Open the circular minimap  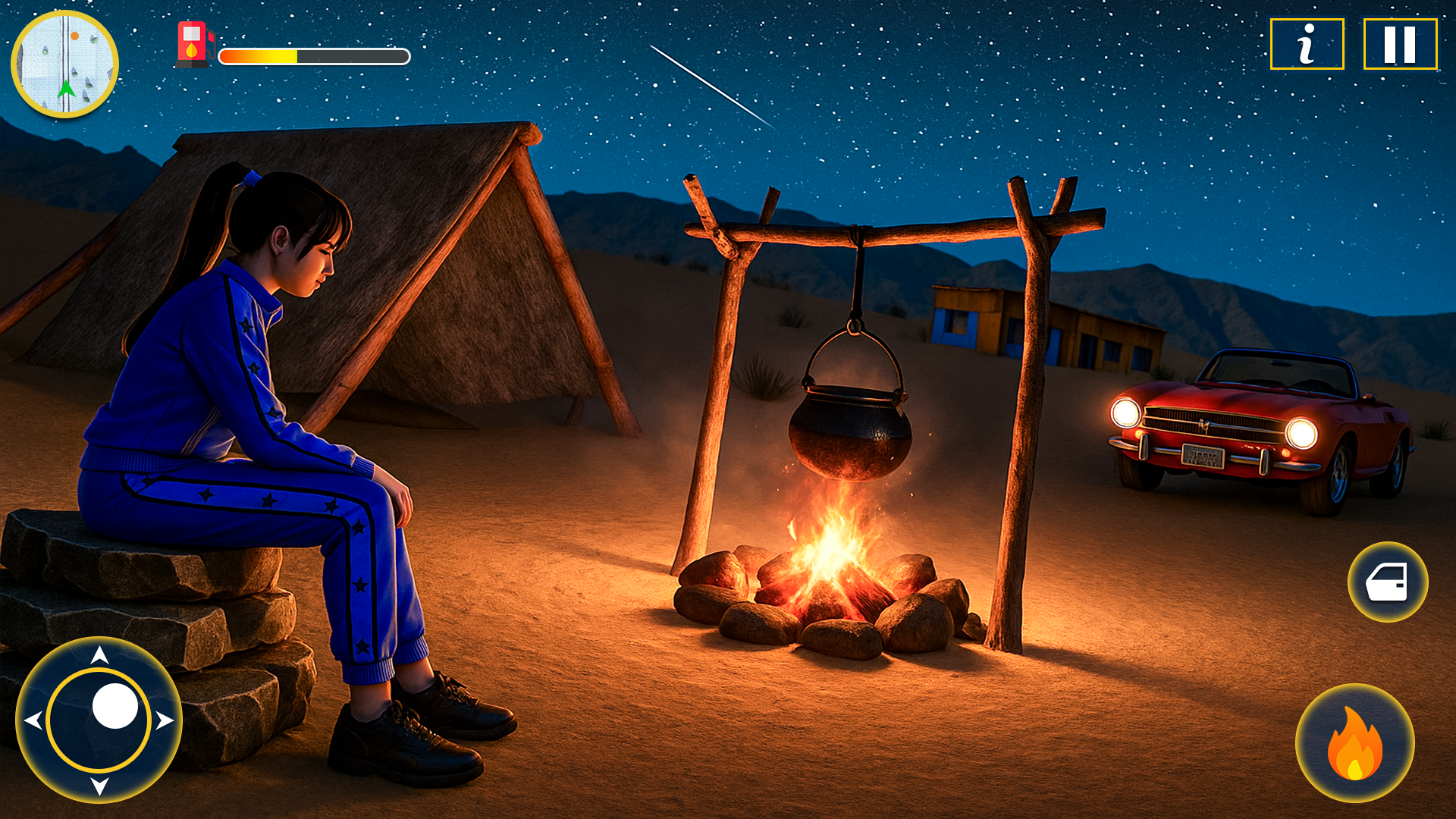(65, 64)
